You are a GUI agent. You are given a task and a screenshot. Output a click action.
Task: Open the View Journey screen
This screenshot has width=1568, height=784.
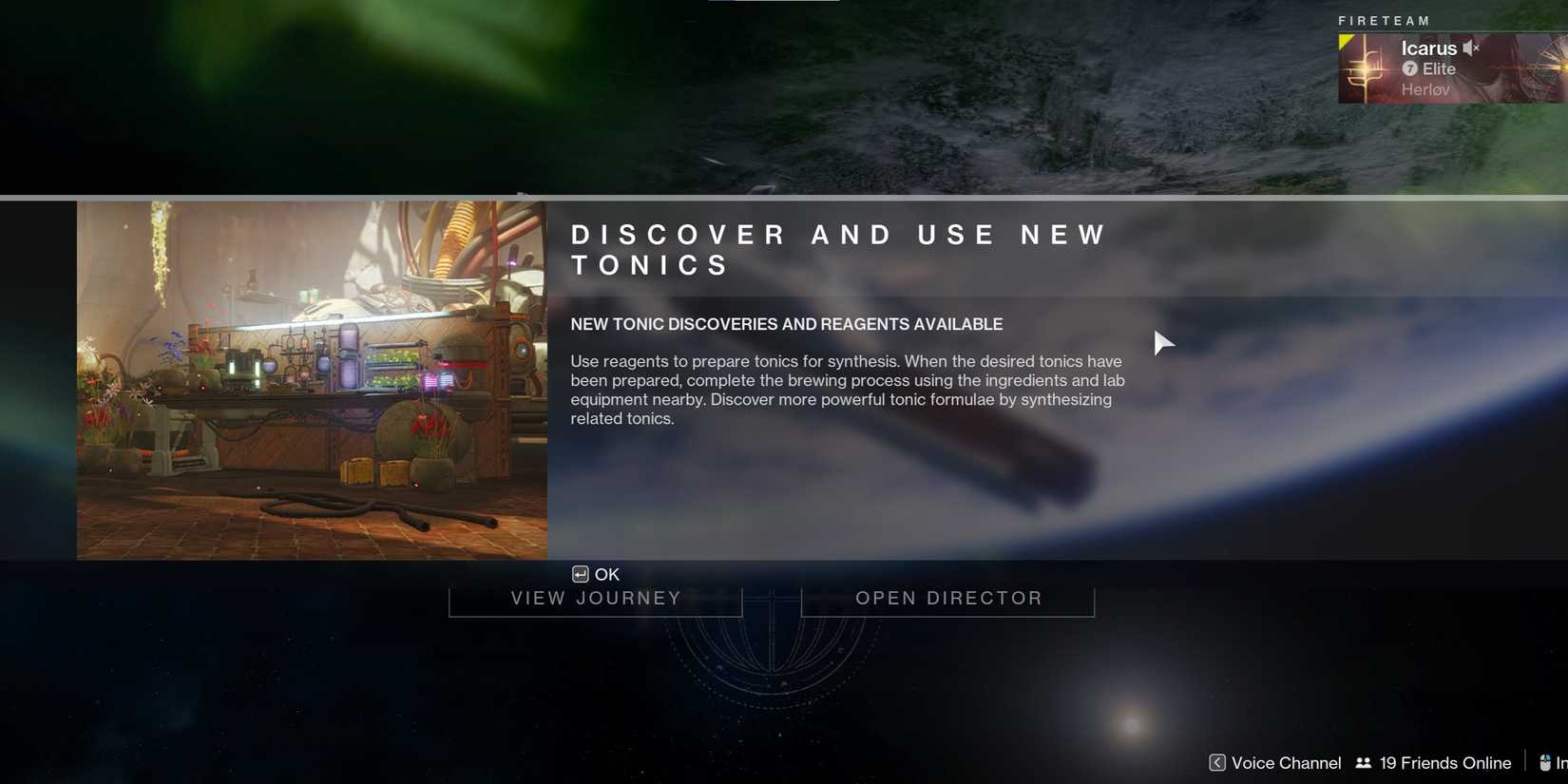(x=596, y=598)
